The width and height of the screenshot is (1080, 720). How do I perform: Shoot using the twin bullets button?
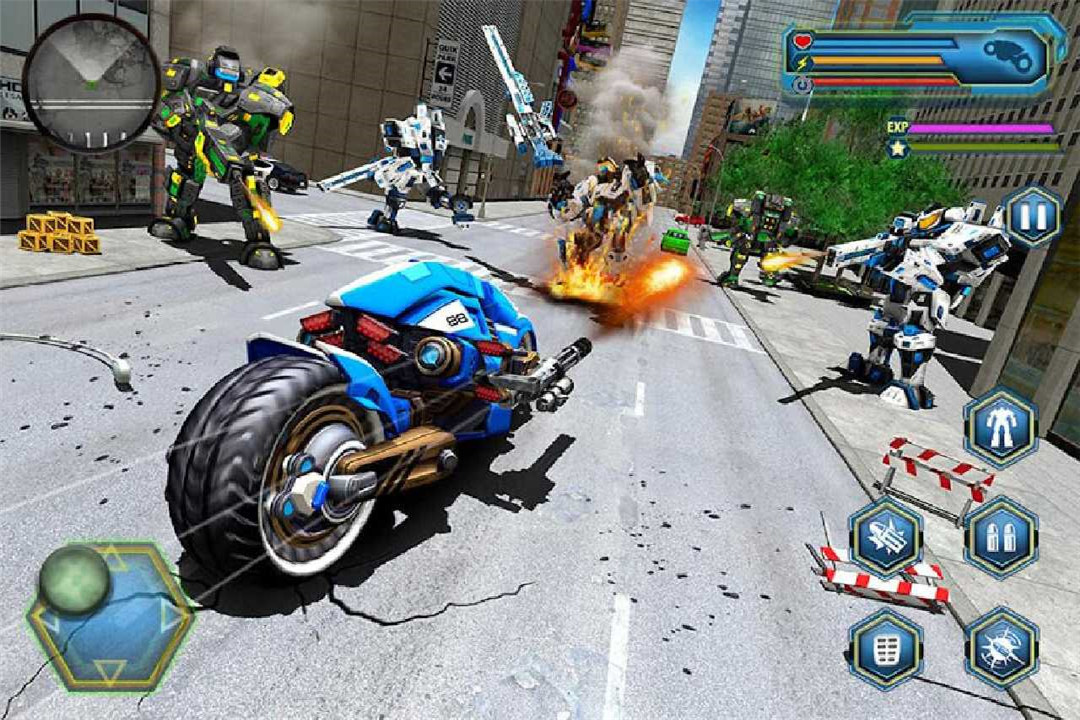tap(1000, 537)
